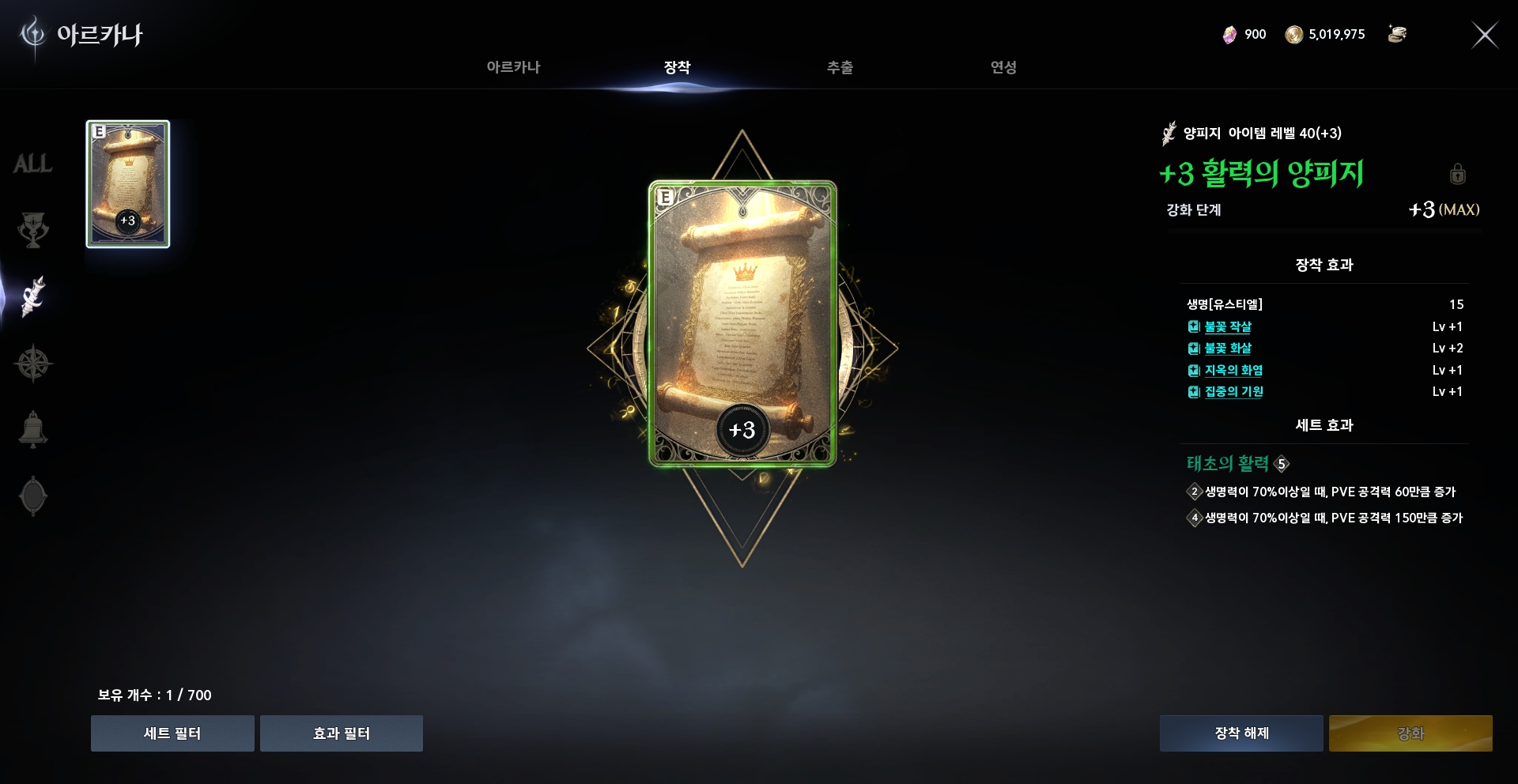Open the coin stack purchase icon
Viewport: 1518px width, 784px height.
pos(1398,34)
